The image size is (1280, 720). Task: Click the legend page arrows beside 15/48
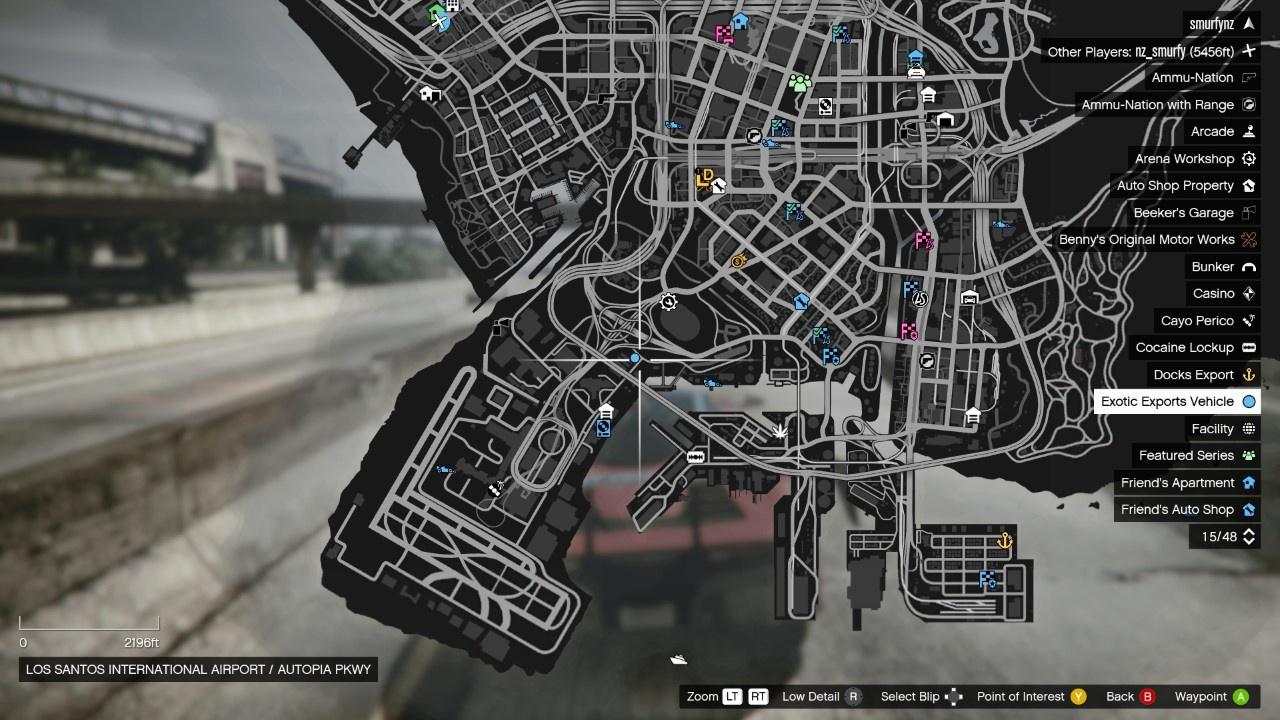coord(1248,537)
